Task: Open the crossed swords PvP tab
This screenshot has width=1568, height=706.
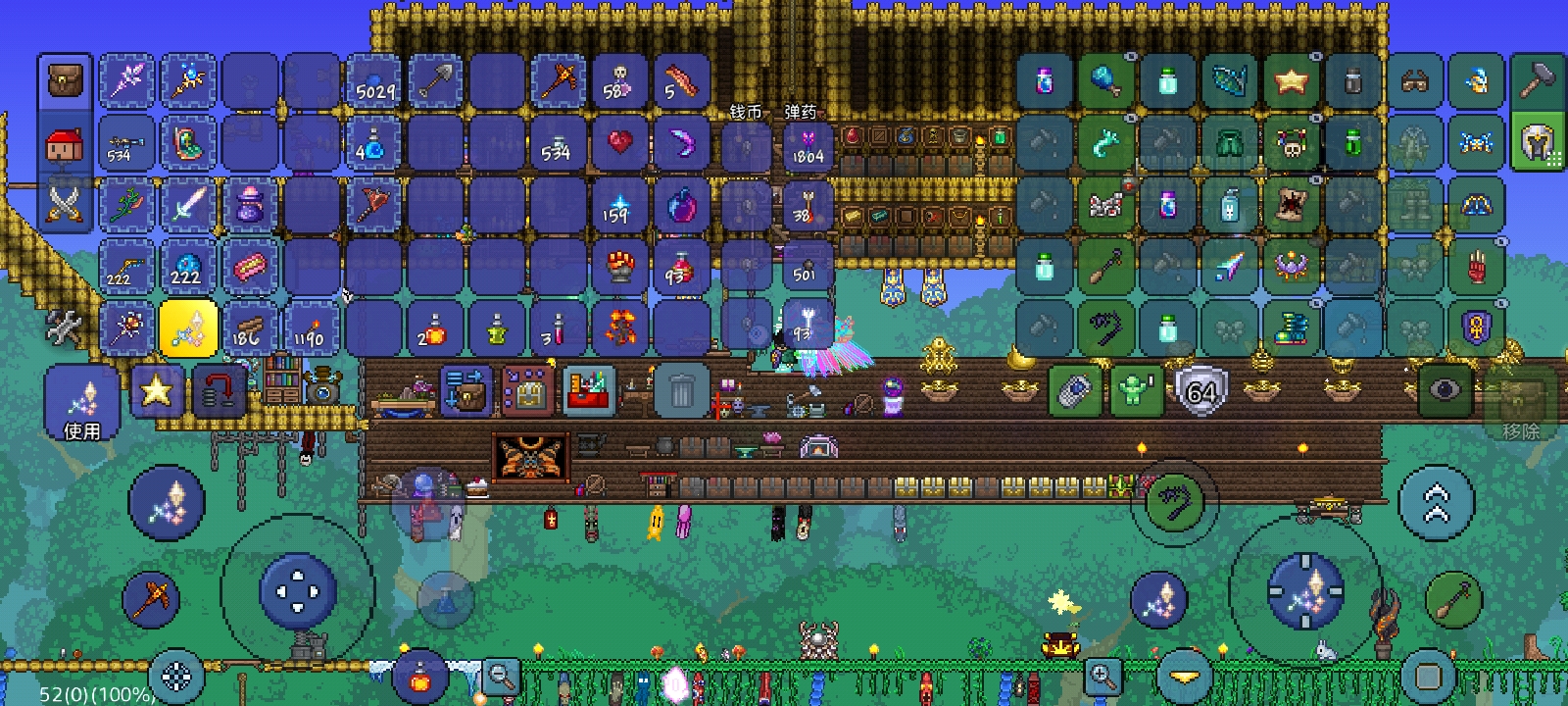Action: pyautogui.click(x=66, y=205)
